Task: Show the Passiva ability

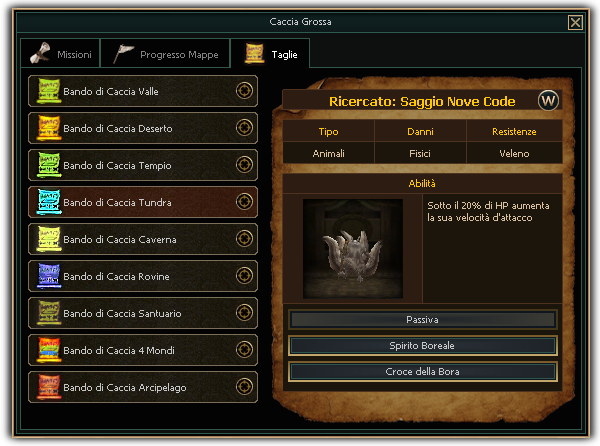Action: [x=422, y=320]
